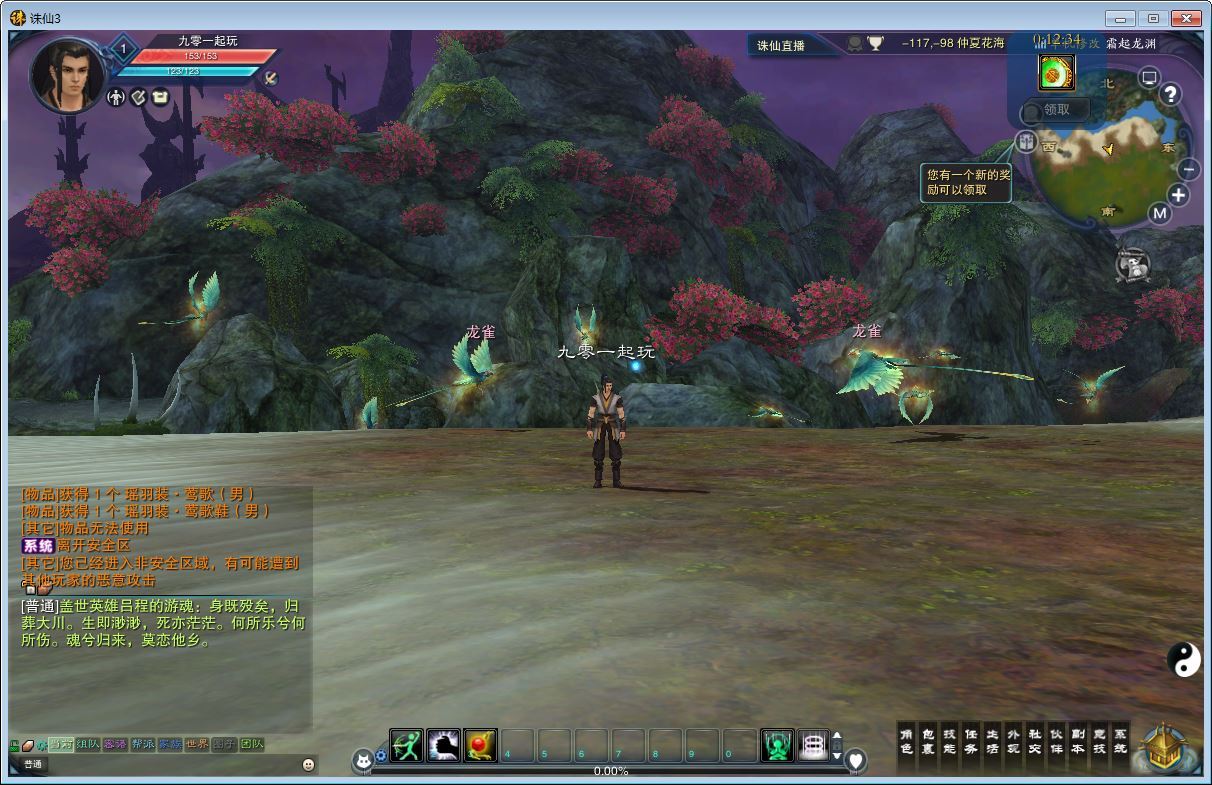Open the 任务 quest menu
The image size is (1212, 785).
970,741
